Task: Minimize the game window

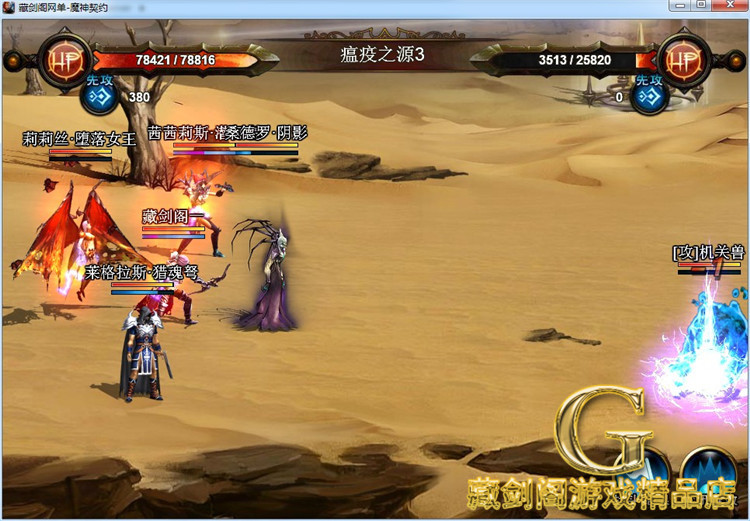Action: tap(680, 6)
